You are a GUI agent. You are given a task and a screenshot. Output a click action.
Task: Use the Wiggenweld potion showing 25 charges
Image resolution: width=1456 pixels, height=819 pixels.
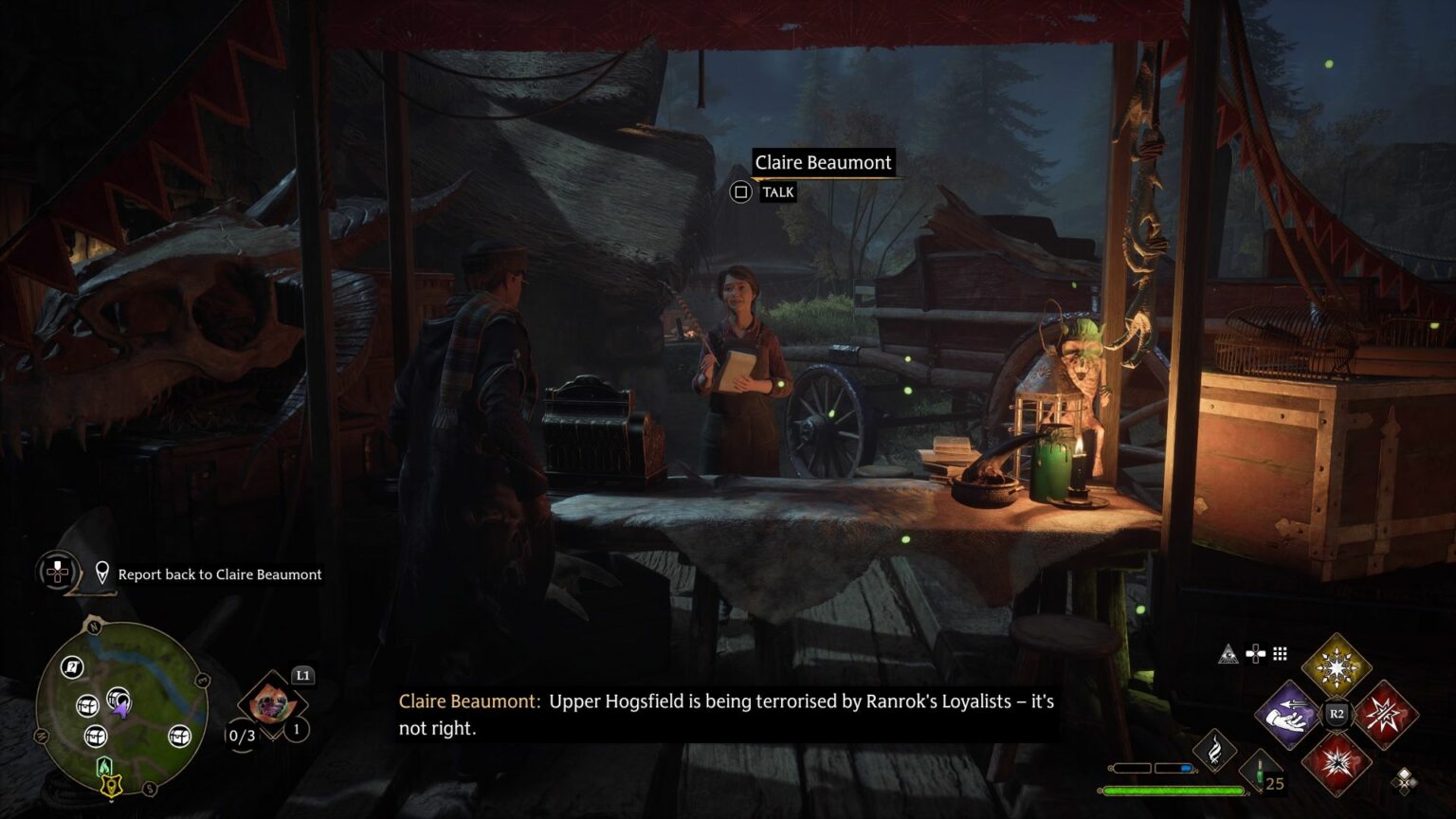click(1261, 771)
